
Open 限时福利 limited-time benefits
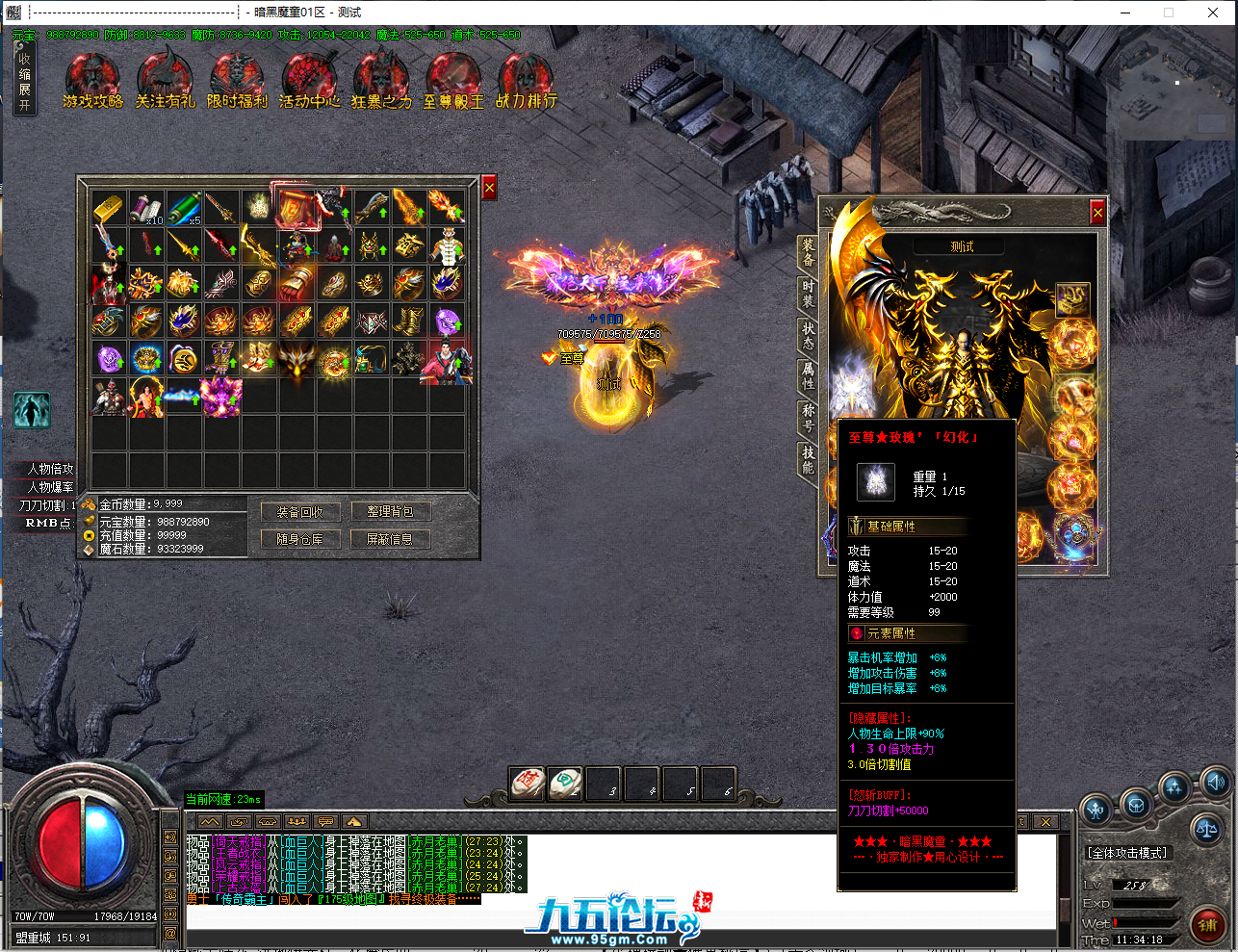(237, 81)
